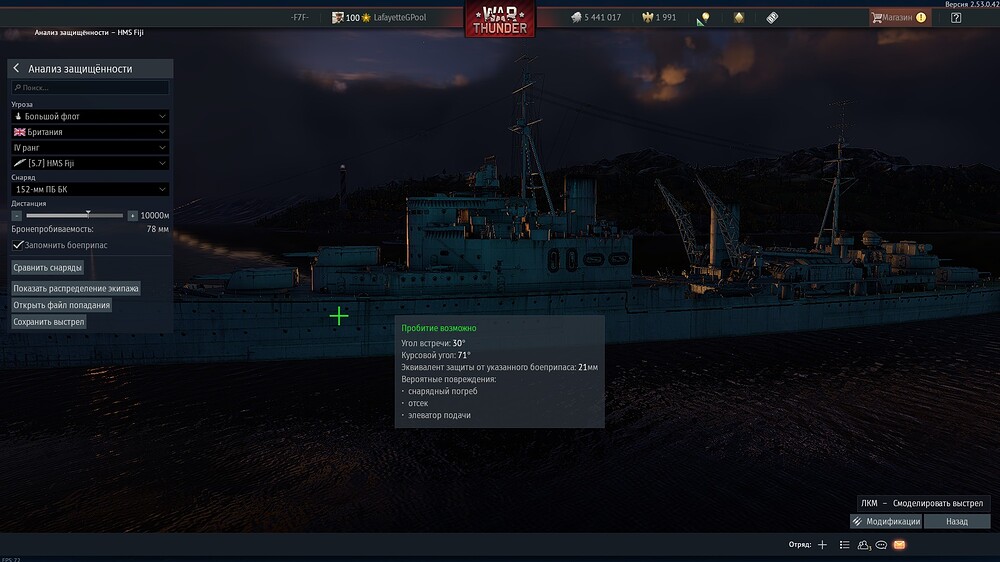Screen dimensions: 1000x562
Task: Click the Сравнить снаряды button
Action: [48, 268]
